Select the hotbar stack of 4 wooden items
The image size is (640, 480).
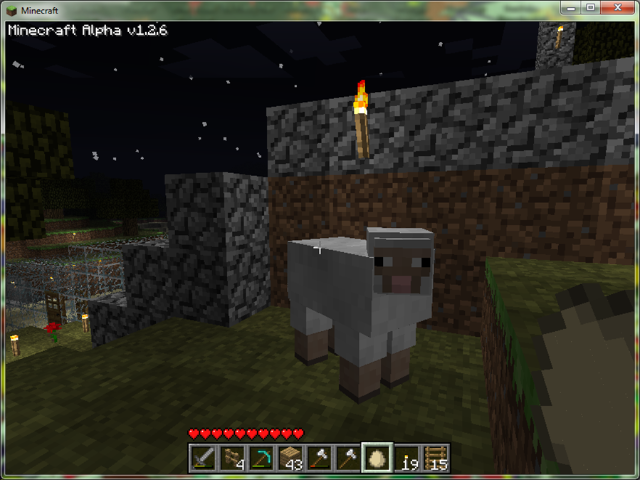coord(233,458)
